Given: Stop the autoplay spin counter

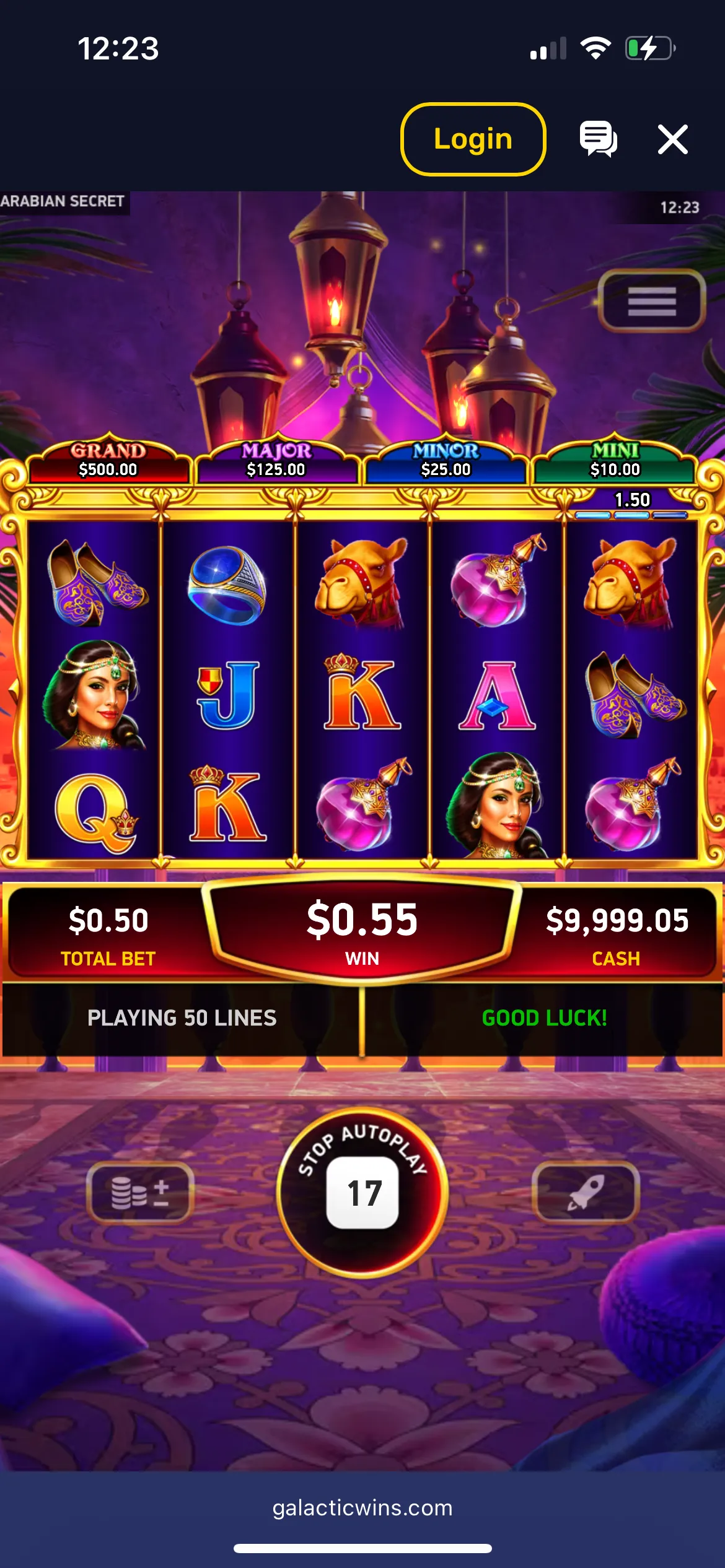Looking at the screenshot, I should pyautogui.click(x=362, y=1191).
